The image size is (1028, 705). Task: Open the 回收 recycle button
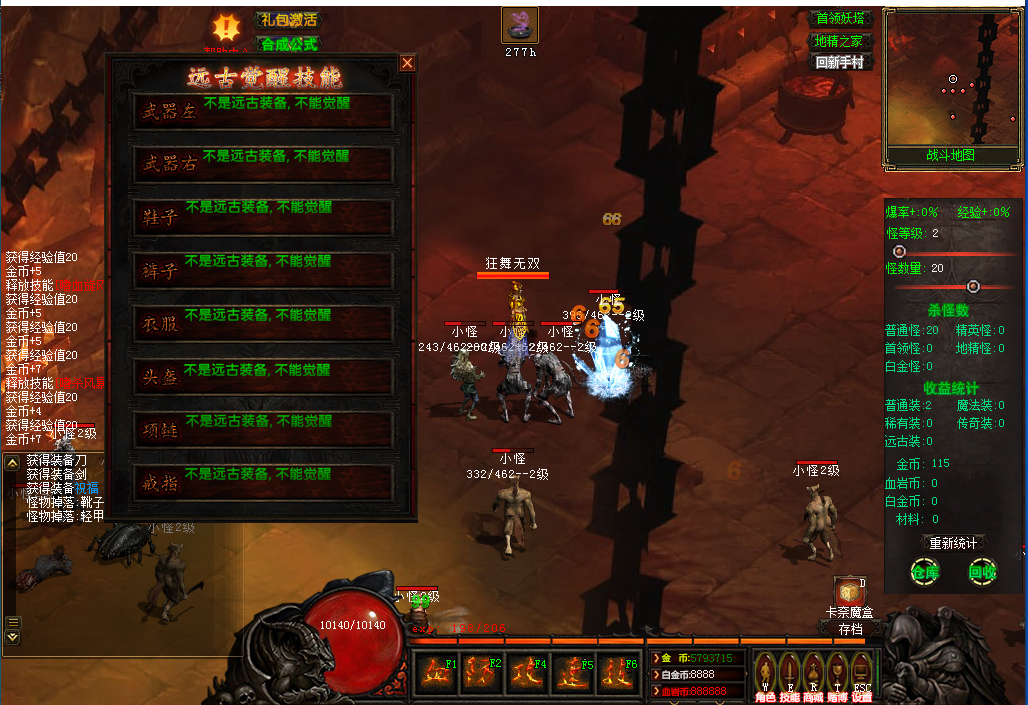coord(982,573)
